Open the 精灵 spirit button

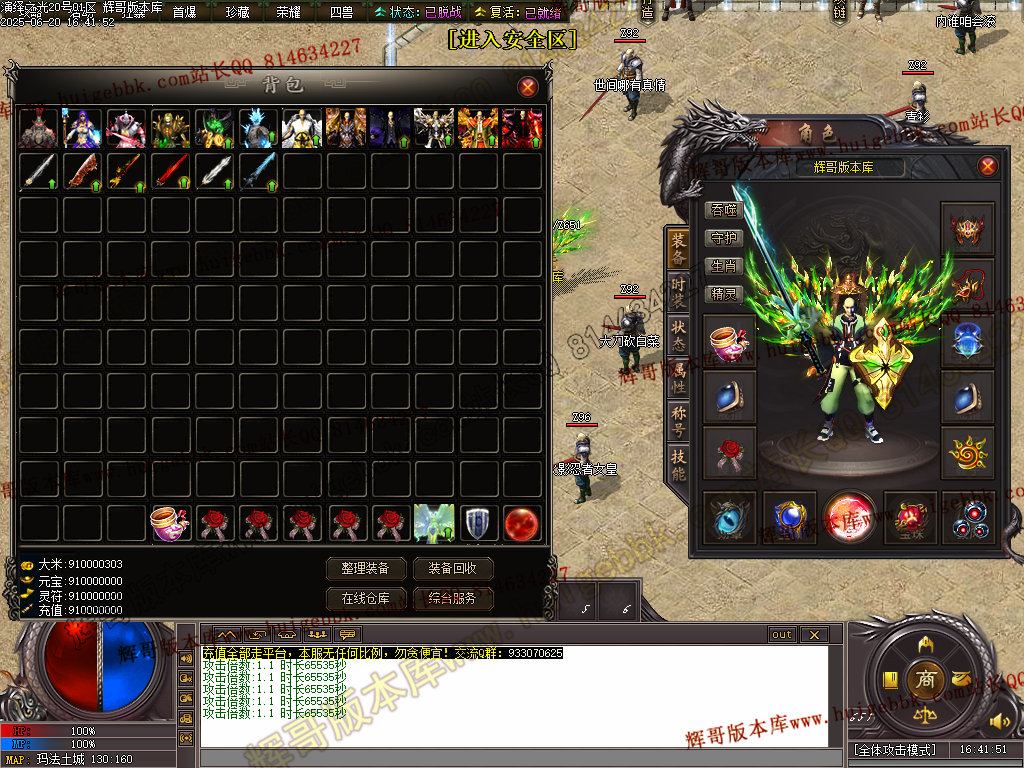click(x=723, y=294)
